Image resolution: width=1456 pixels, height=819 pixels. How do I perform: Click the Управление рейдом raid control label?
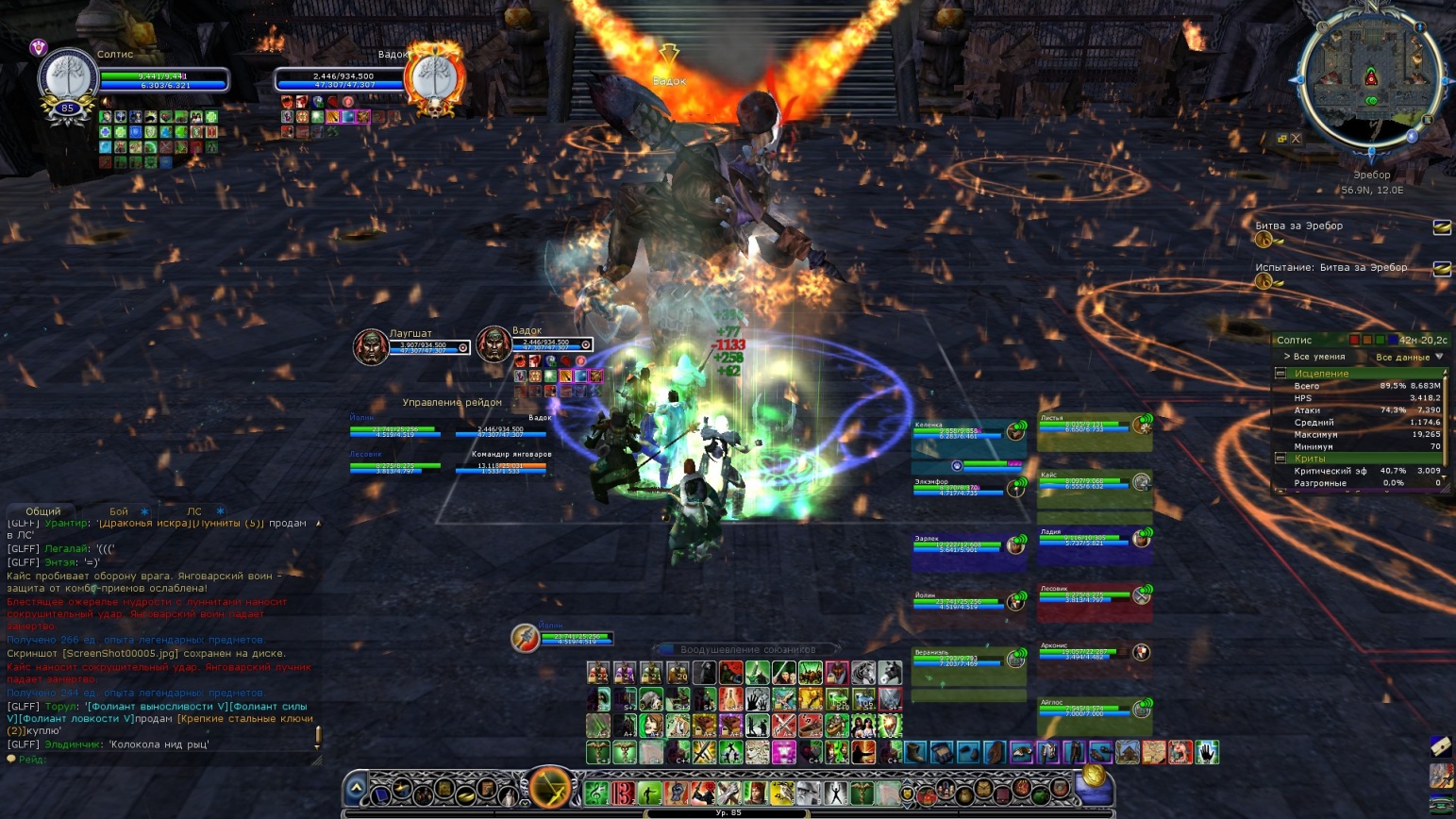(452, 403)
